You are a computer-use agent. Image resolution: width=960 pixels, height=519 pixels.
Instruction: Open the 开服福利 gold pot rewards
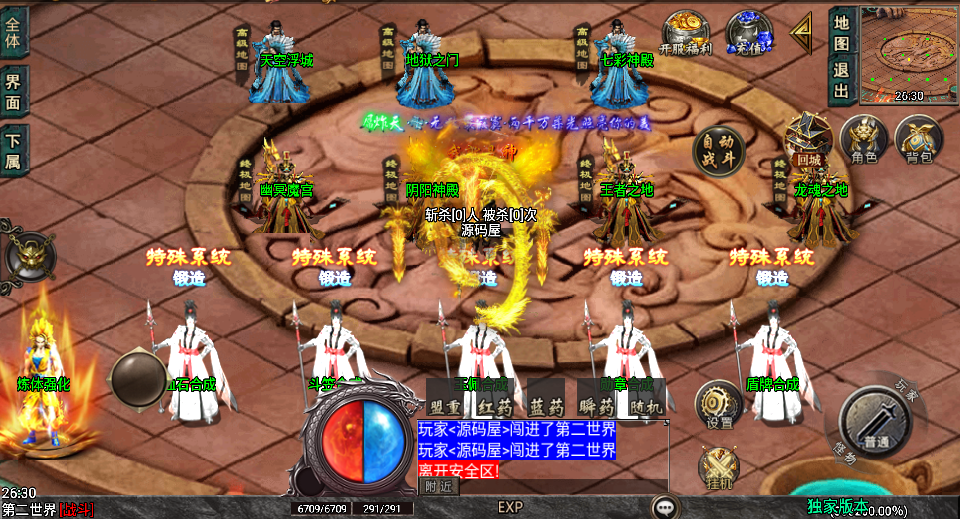pyautogui.click(x=686, y=32)
